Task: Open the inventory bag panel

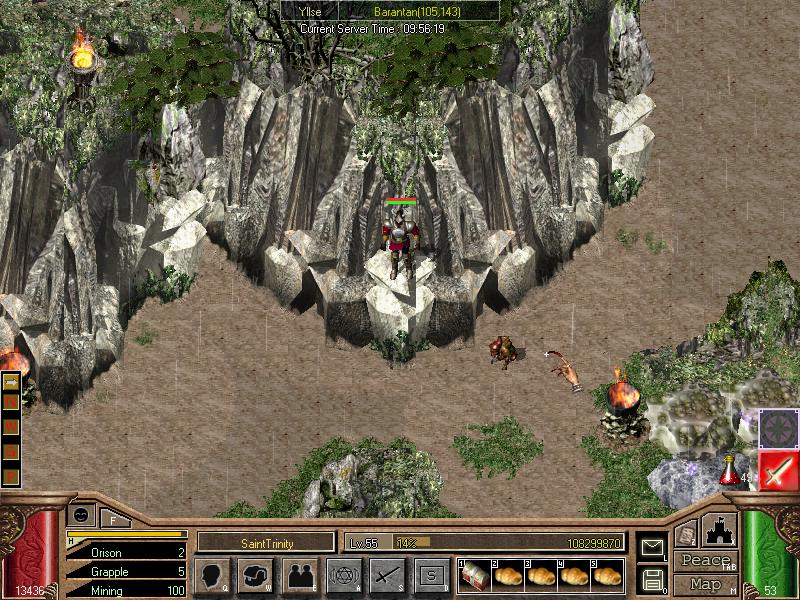Action: point(255,575)
